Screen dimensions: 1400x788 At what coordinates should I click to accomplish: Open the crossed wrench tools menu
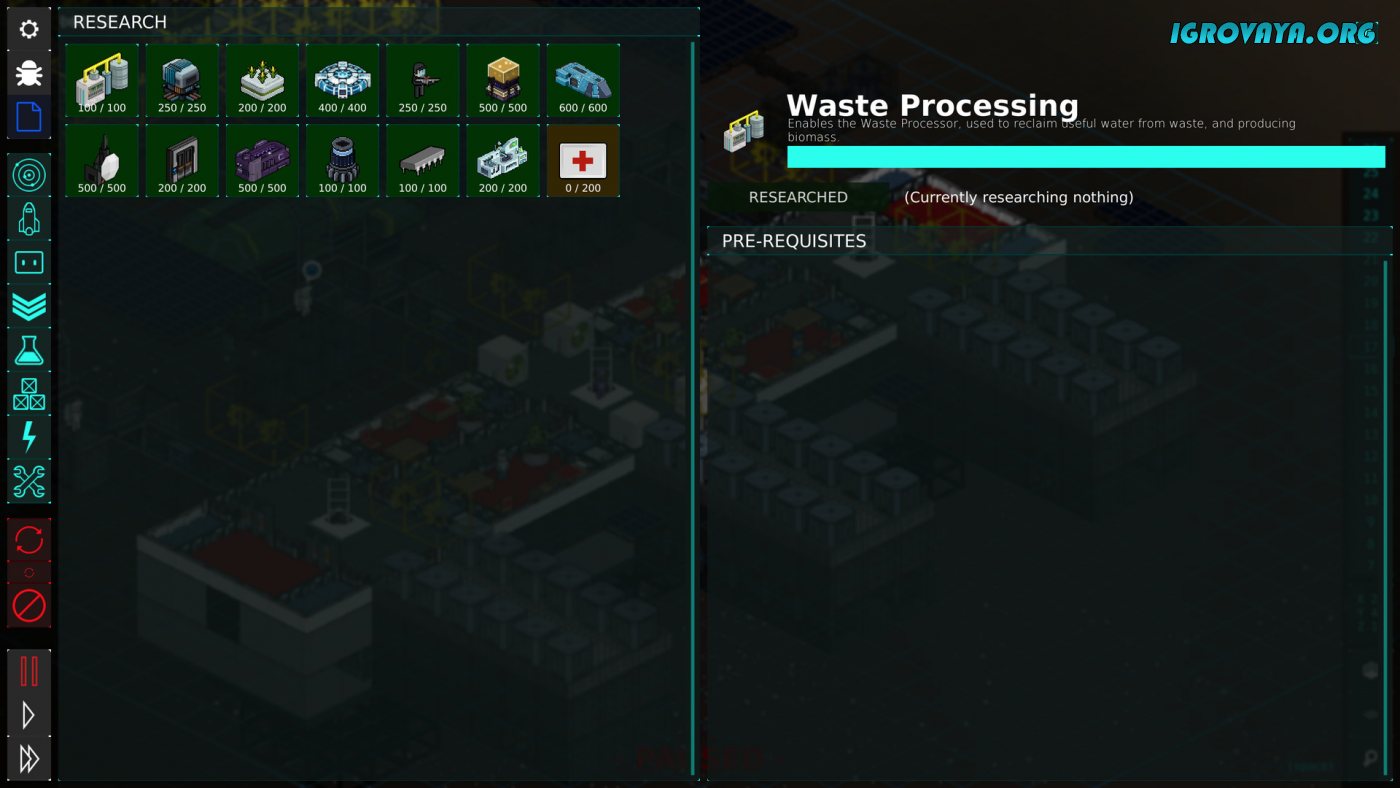pos(29,481)
